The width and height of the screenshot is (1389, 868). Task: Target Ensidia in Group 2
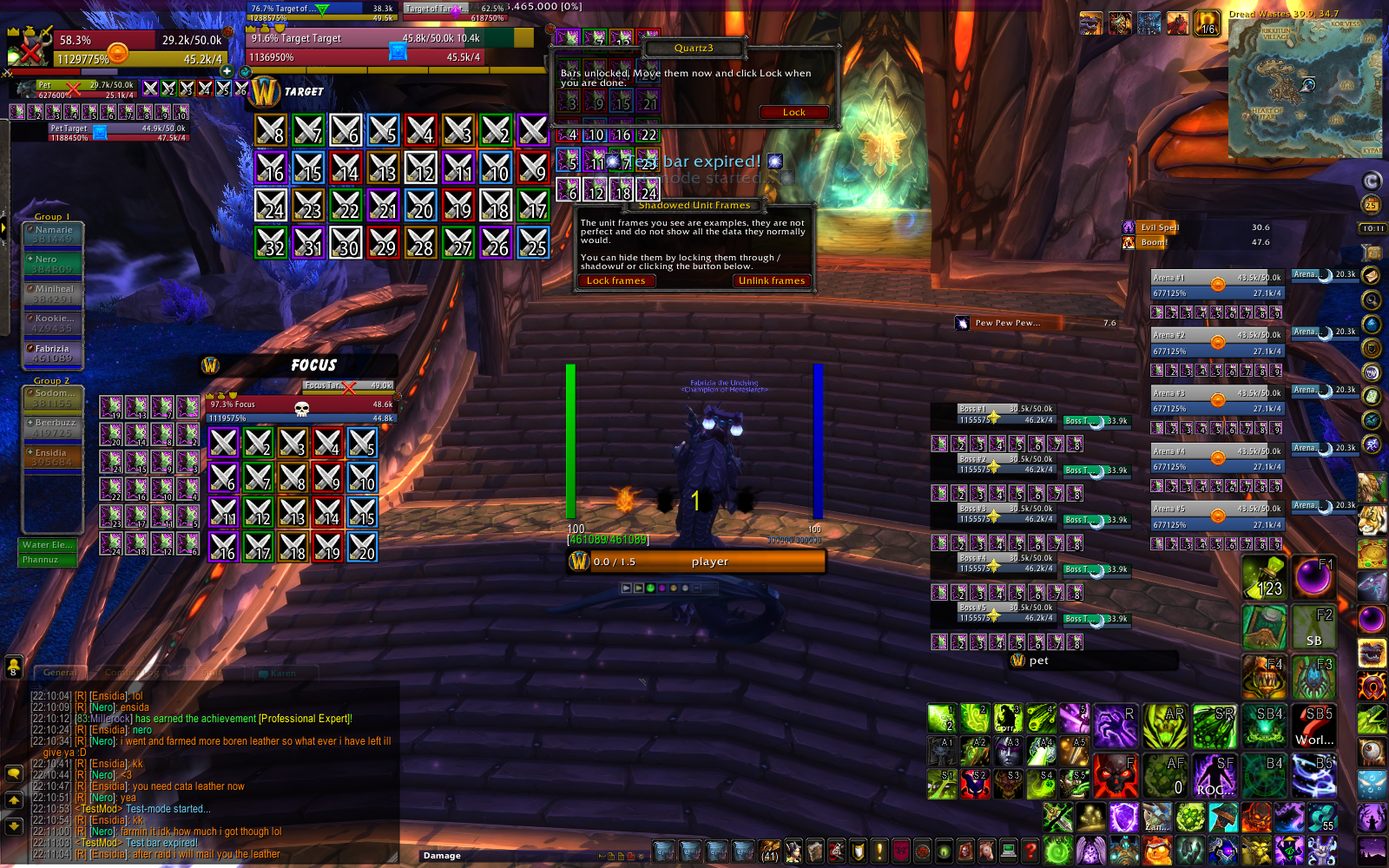click(53, 457)
